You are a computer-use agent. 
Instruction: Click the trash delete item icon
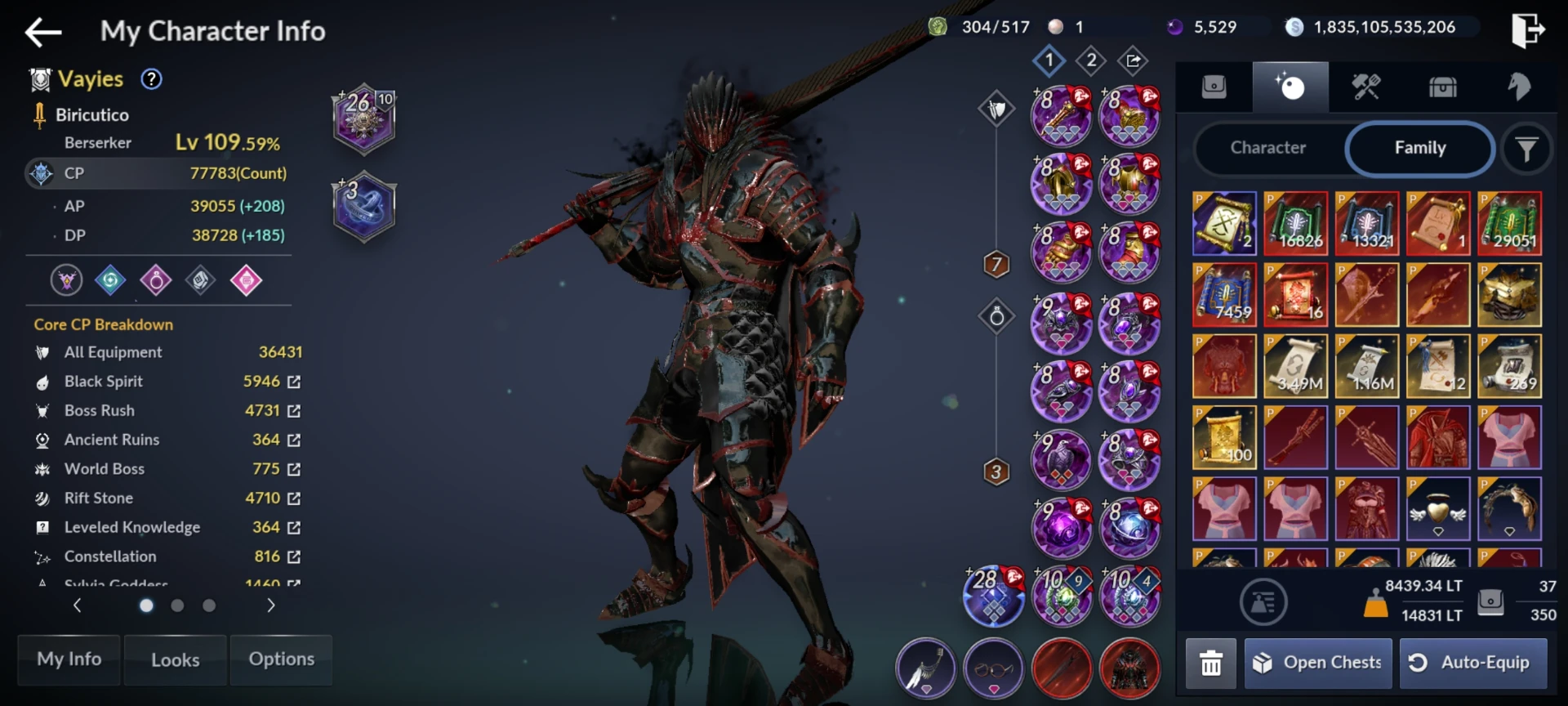(x=1211, y=663)
